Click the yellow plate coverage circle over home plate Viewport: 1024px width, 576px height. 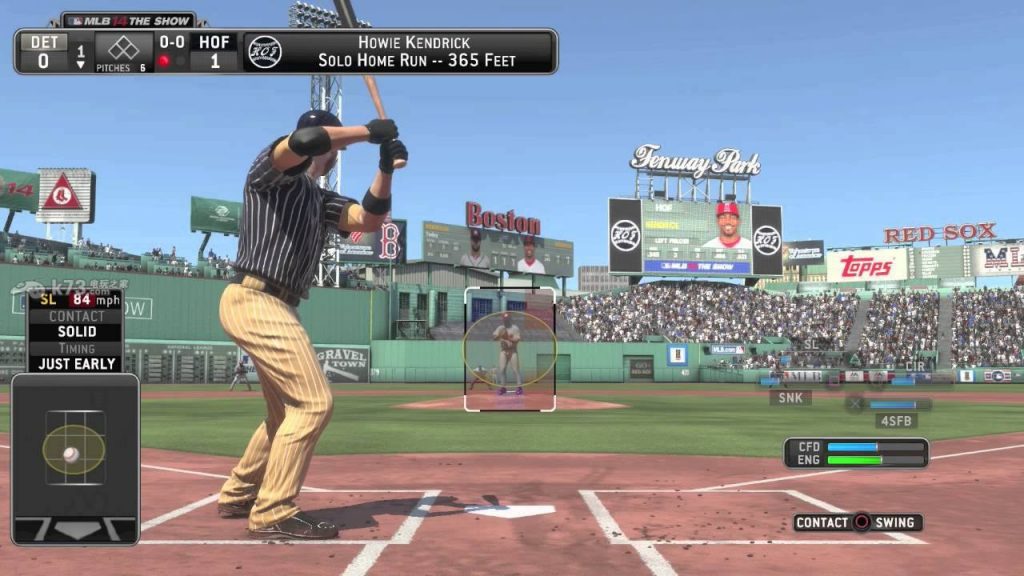pyautogui.click(x=509, y=349)
